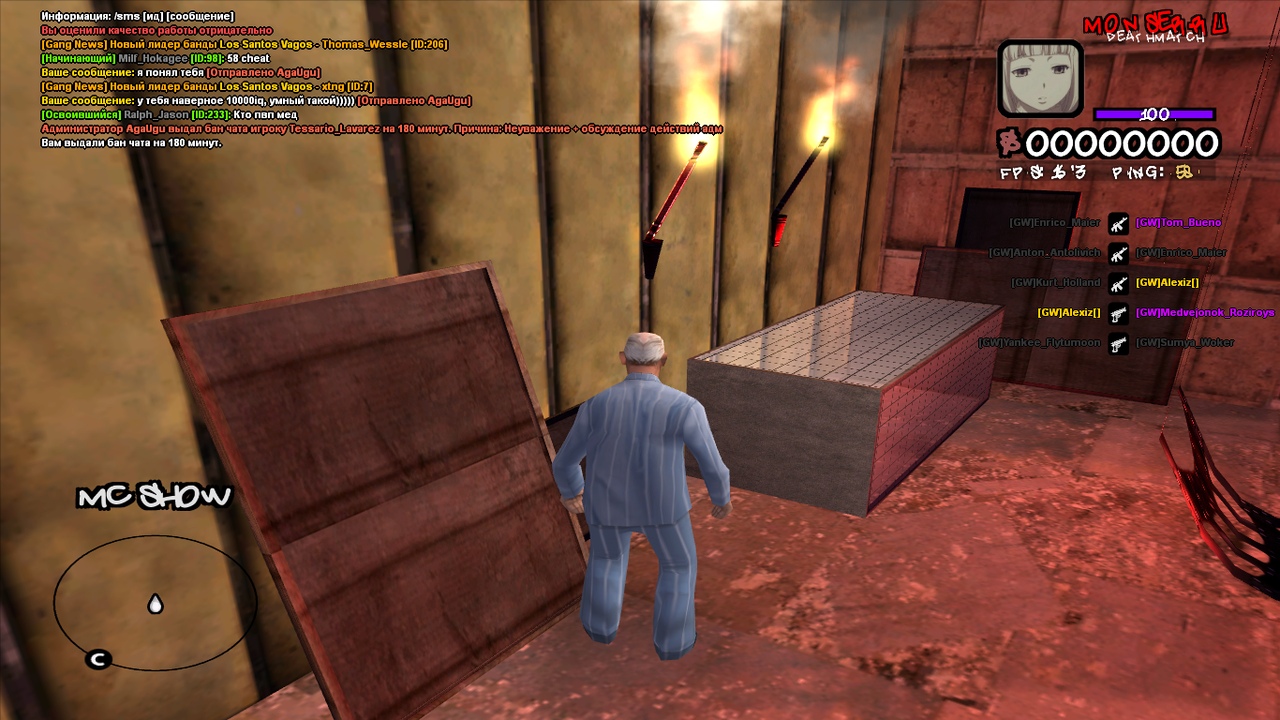Select Tom_Bueno in the kill feed
The height and width of the screenshot is (720, 1280).
tap(1178, 223)
